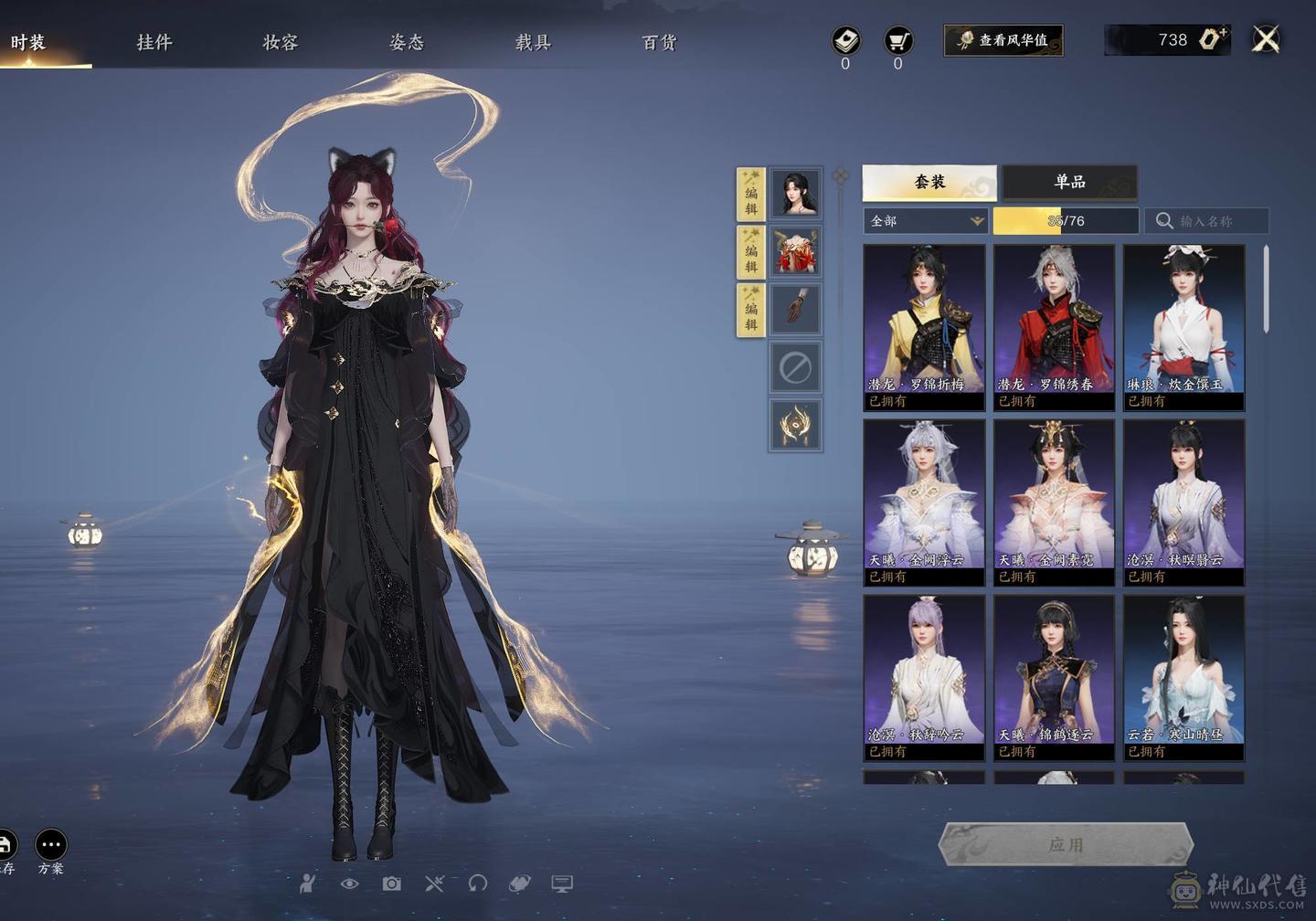1316x921 pixels.
Task: Select the 姿态 tab
Action: click(407, 42)
